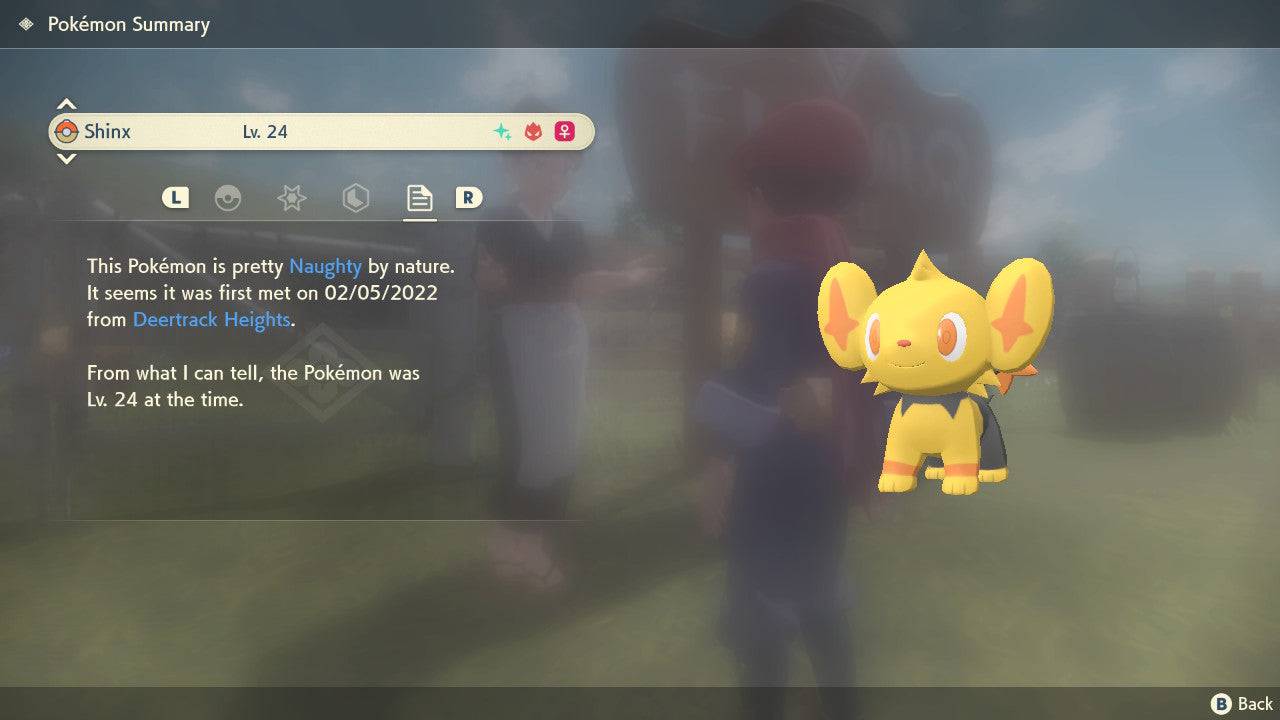Image resolution: width=1280 pixels, height=720 pixels.
Task: Click the Pokémon Summary title text
Action: pyautogui.click(x=128, y=24)
